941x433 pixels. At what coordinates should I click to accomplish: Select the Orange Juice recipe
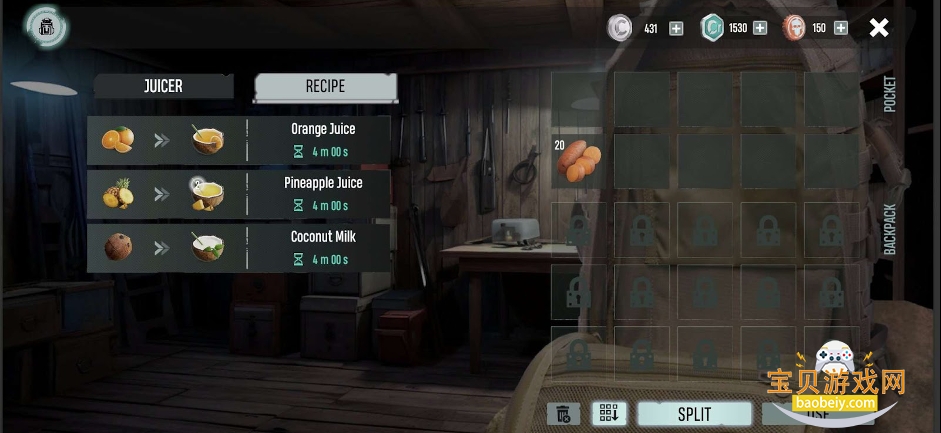coord(238,139)
